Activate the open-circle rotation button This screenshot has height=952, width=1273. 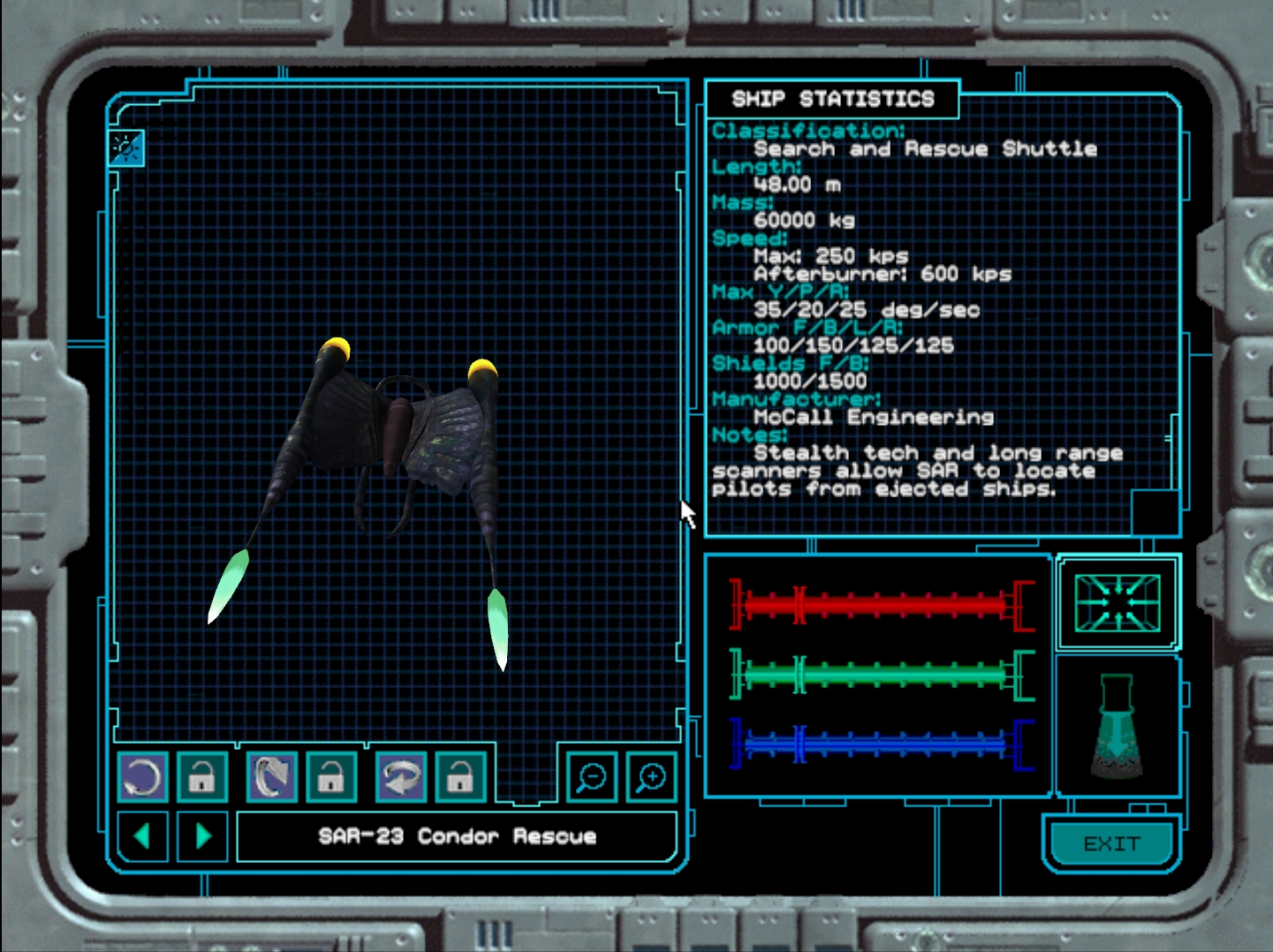142,777
